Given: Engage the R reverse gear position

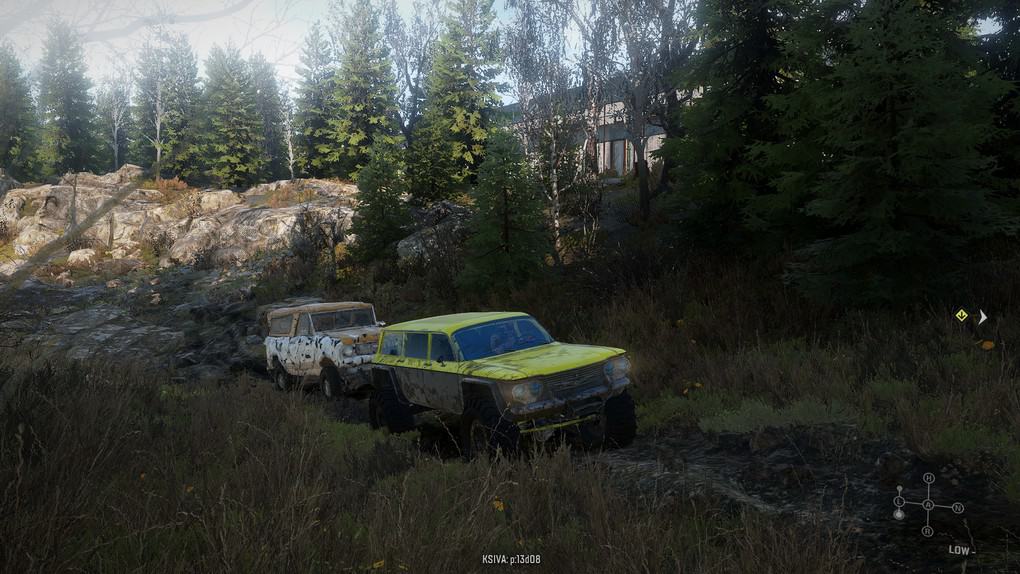Looking at the screenshot, I should (x=928, y=530).
